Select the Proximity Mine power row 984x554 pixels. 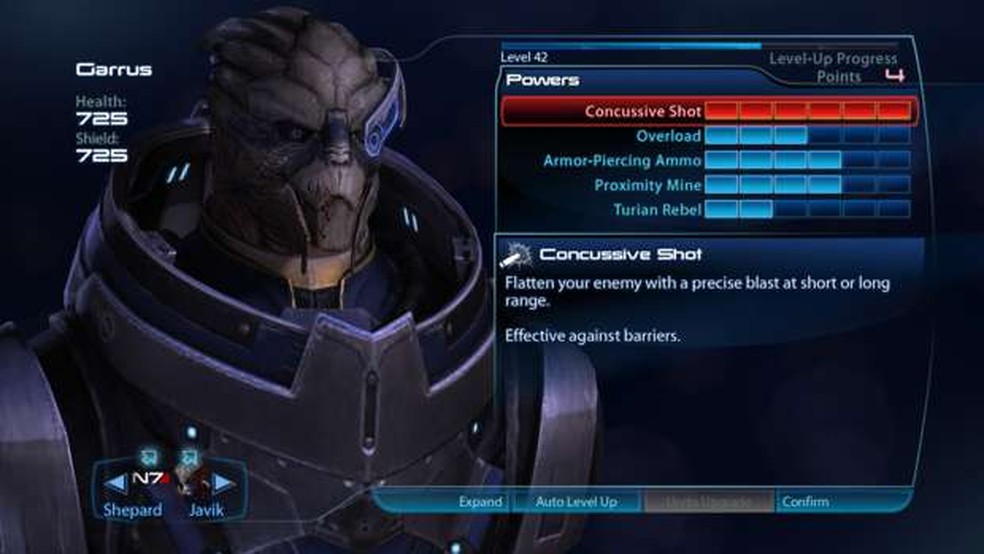click(706, 185)
